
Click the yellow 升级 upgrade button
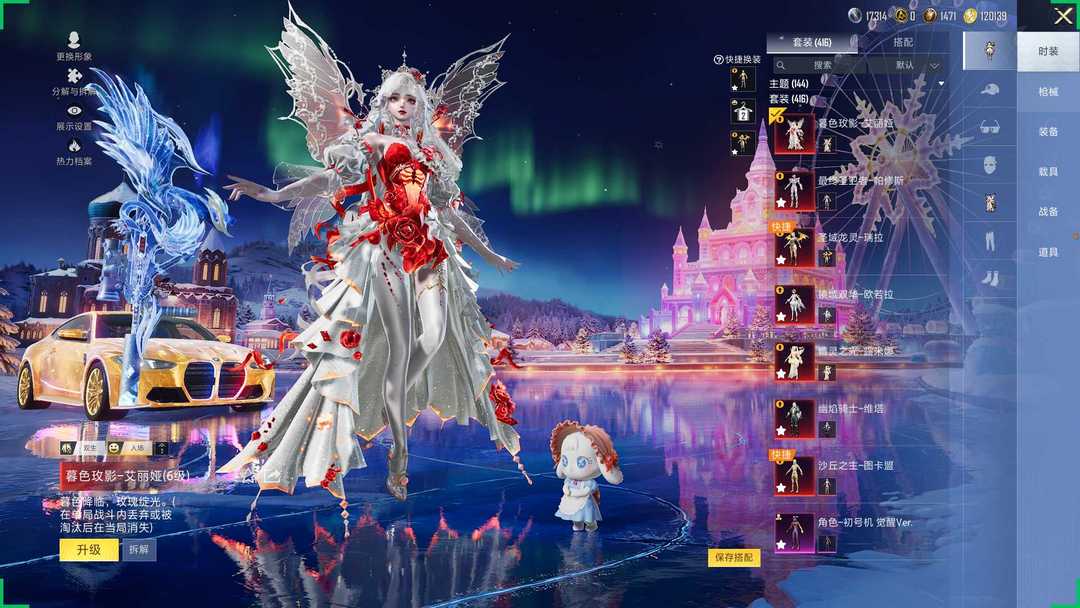pos(88,550)
